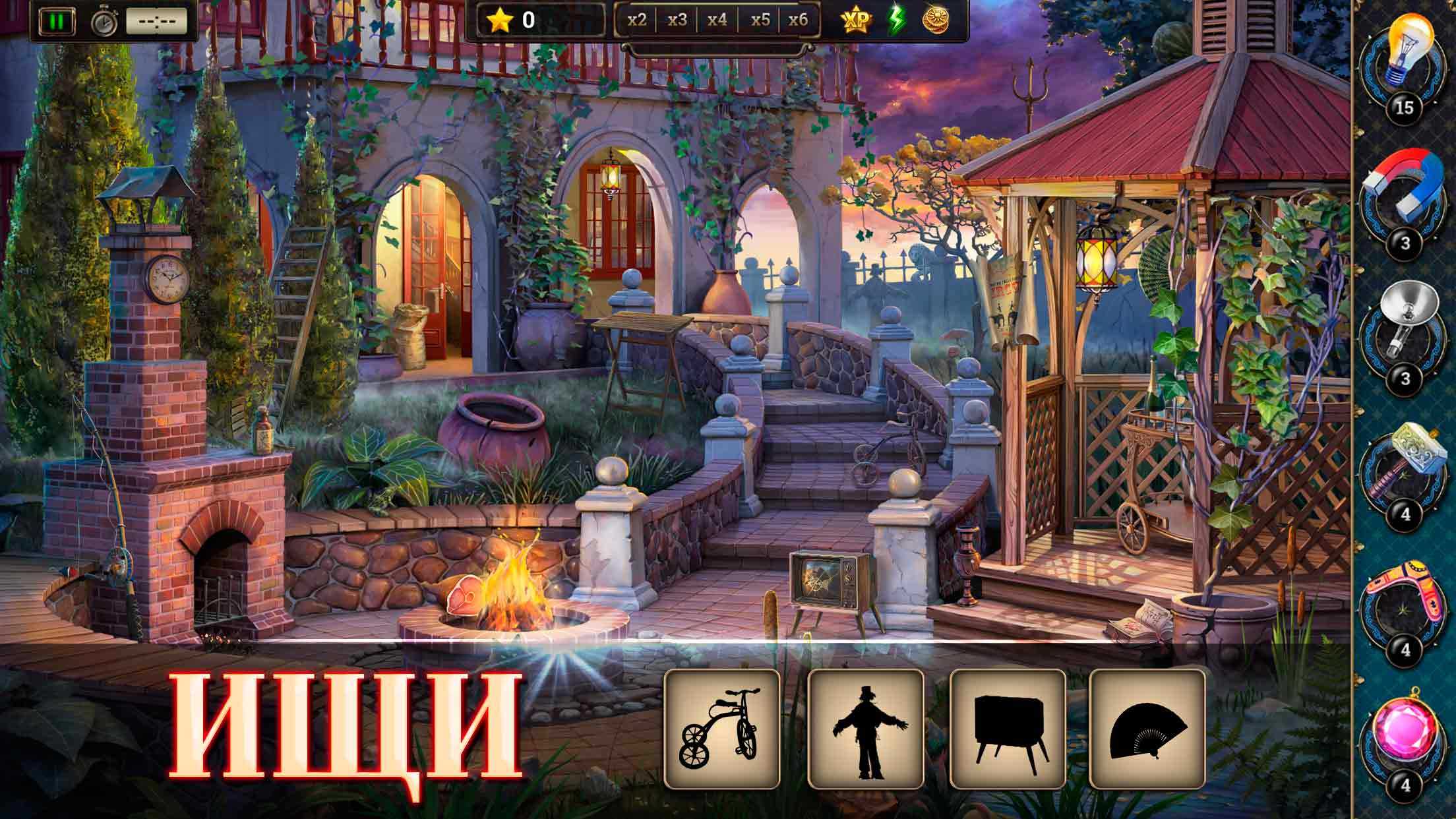Use the light bulb hint

[x=1410, y=54]
